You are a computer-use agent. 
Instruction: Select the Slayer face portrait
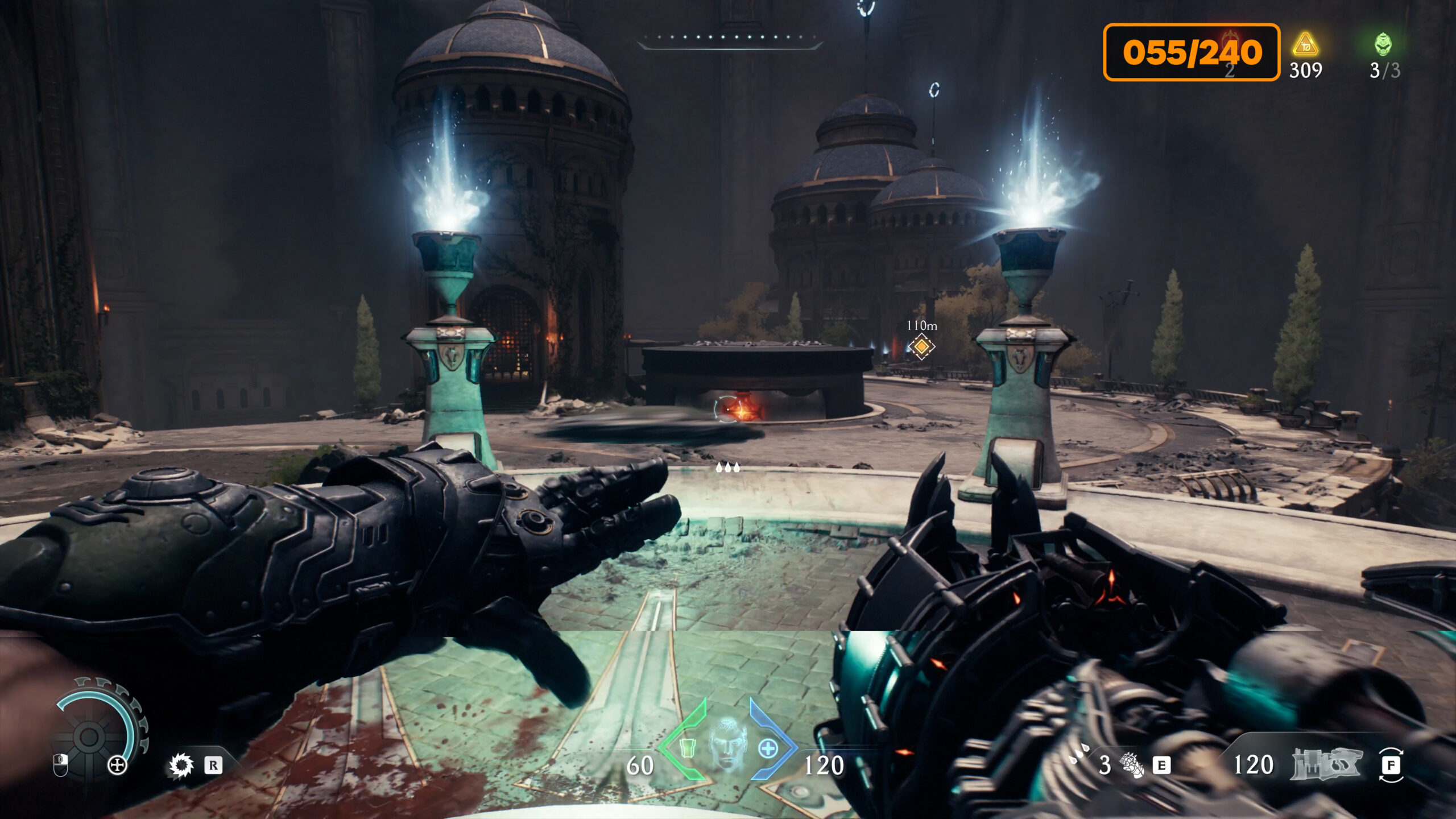727,744
